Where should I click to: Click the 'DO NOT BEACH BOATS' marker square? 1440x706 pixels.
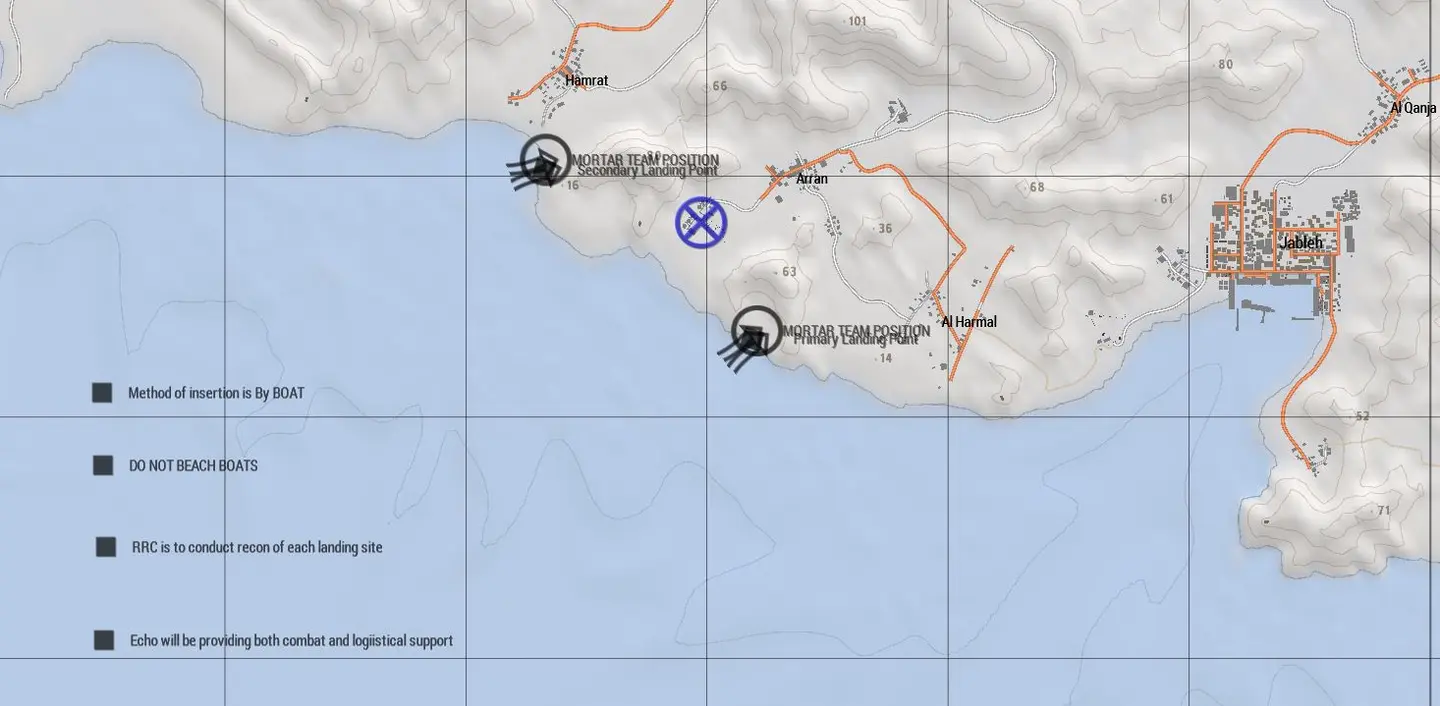(x=103, y=466)
